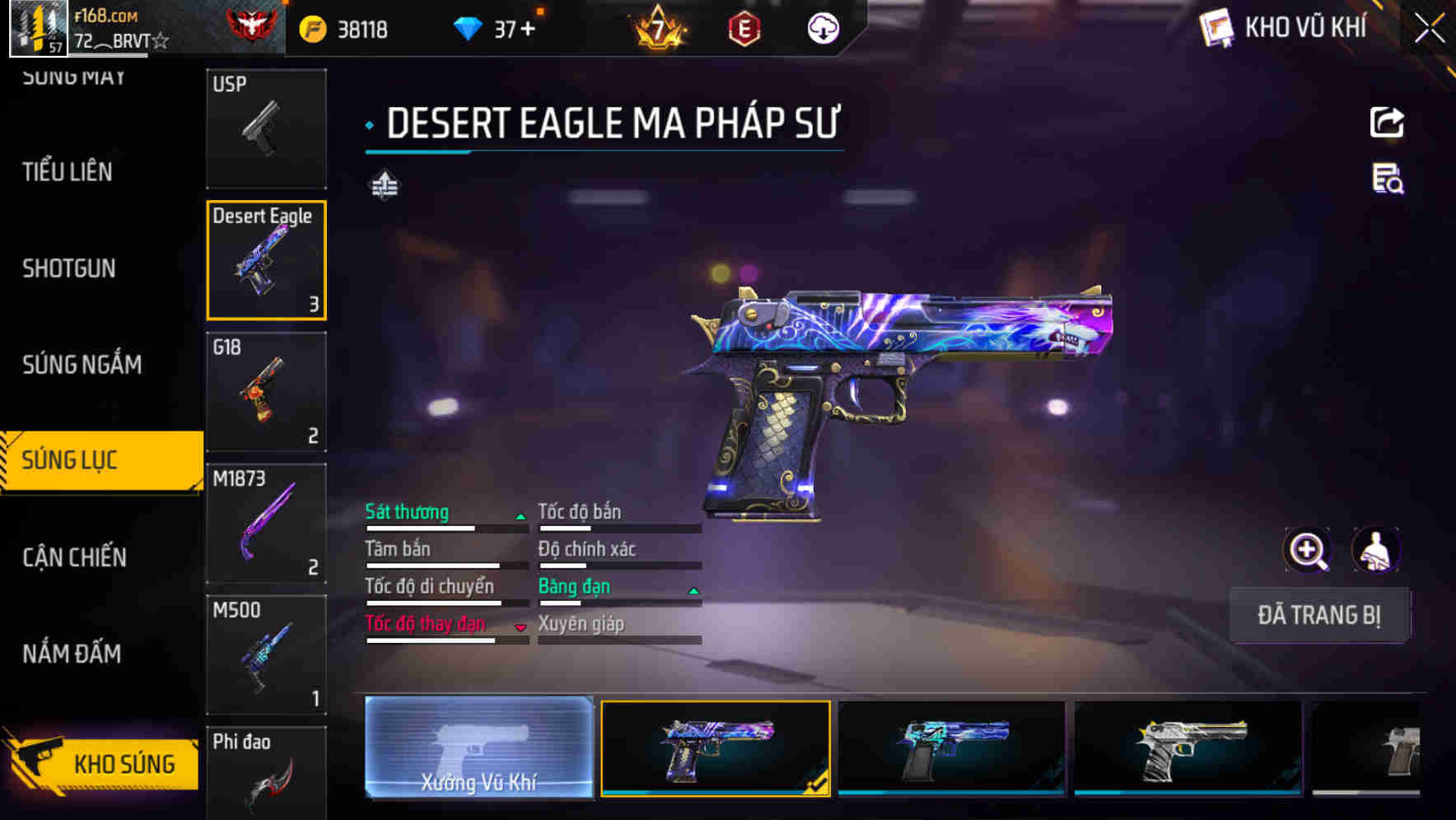Select the G18 pistol in the sidebar
This screenshot has width=1456, height=820.
[266, 393]
